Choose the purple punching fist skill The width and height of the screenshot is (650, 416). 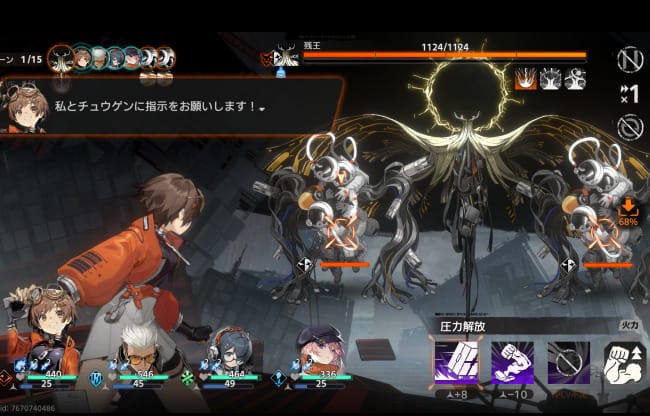click(x=511, y=361)
